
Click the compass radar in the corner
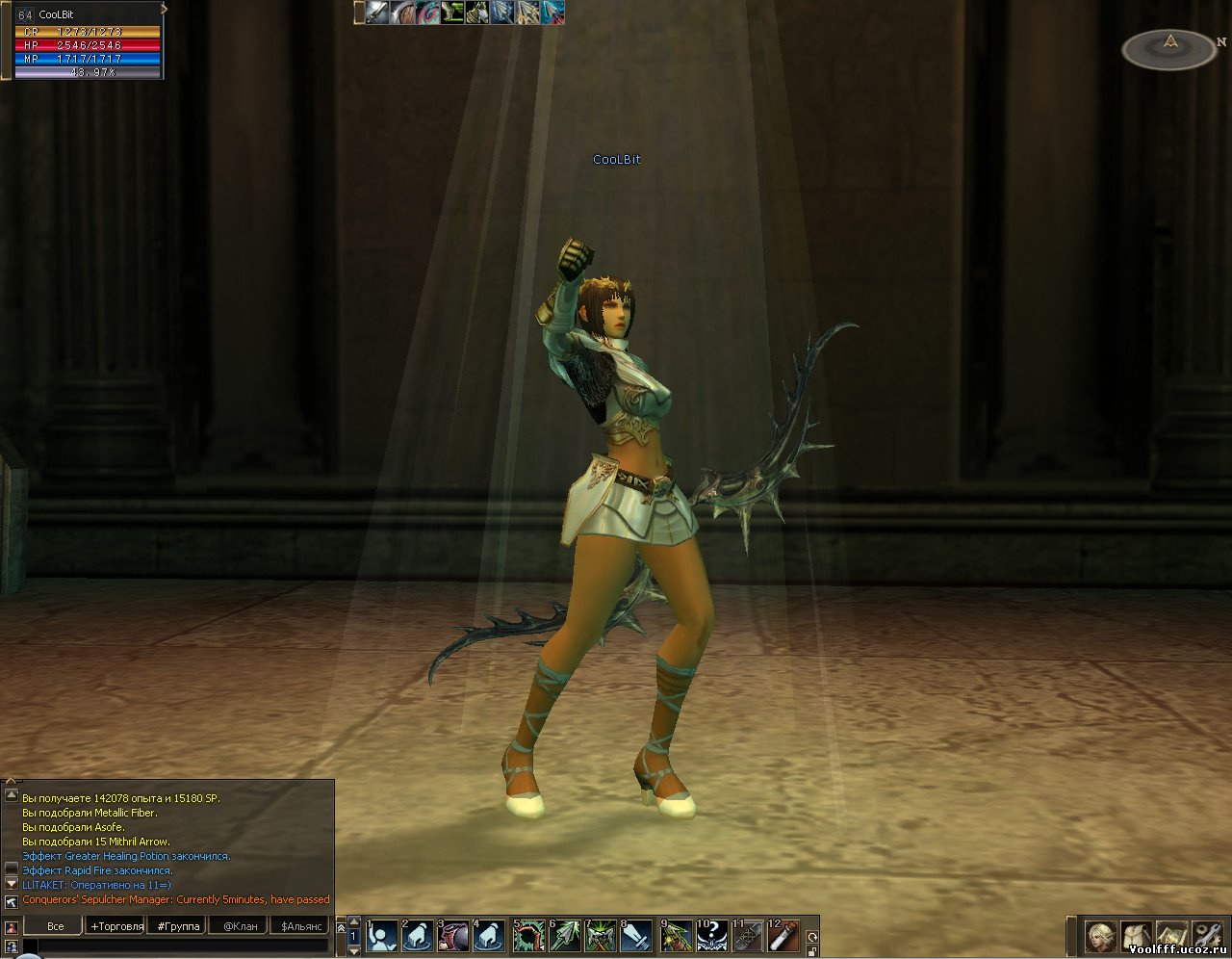tap(1169, 48)
